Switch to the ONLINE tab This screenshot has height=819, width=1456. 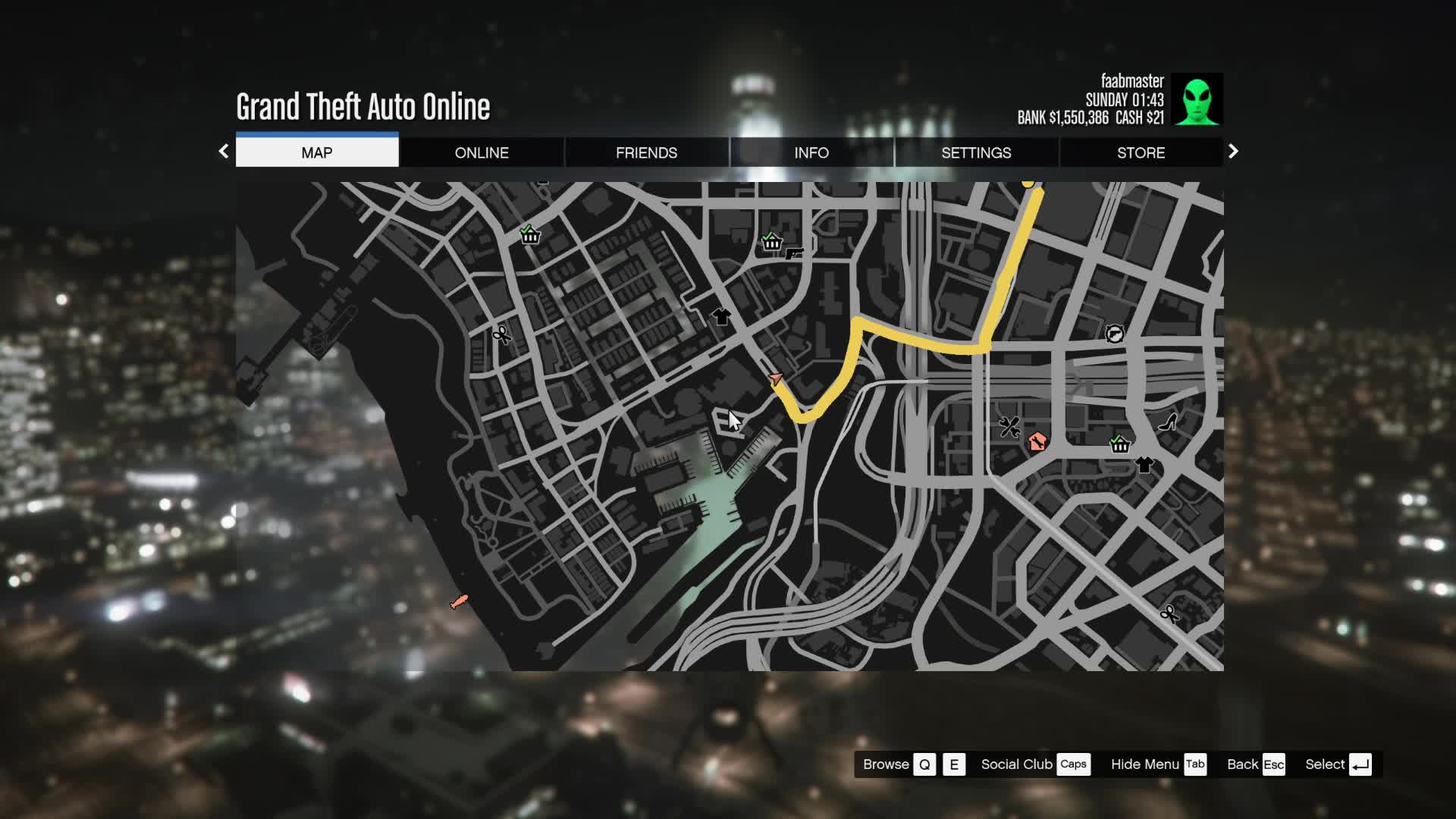click(x=482, y=152)
